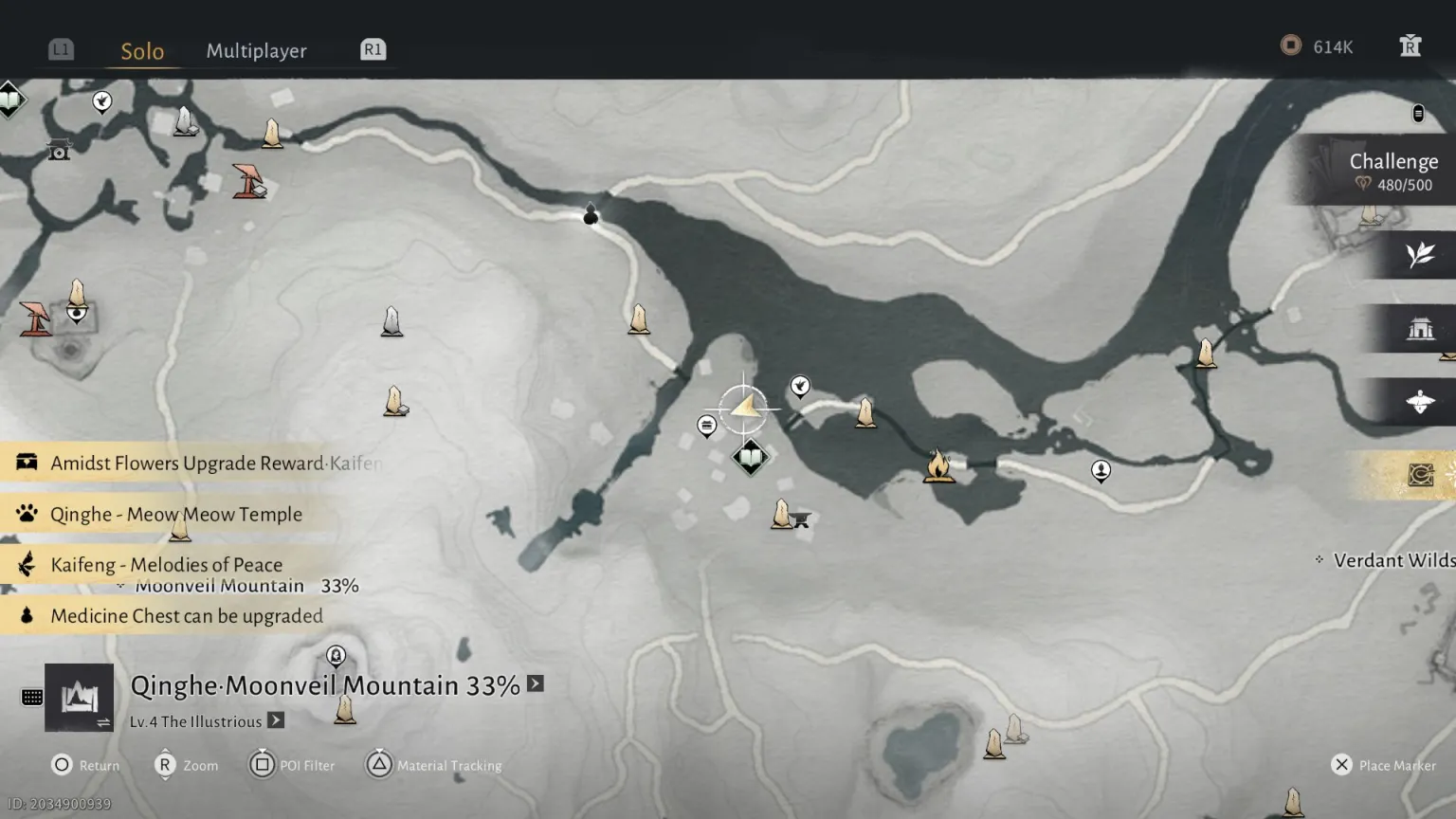Switch to the Multiplayer tab

256,51
